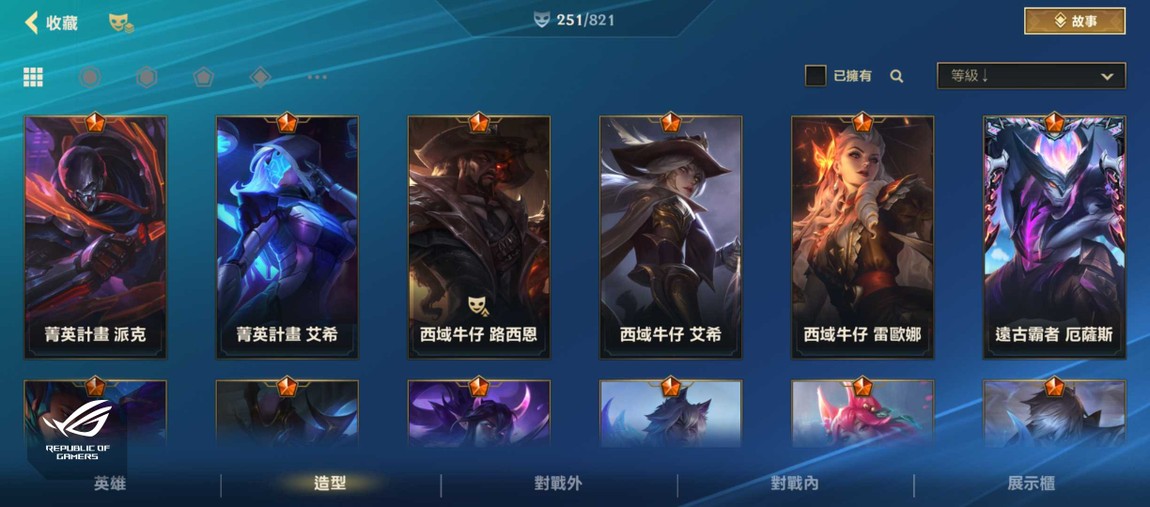This screenshot has height=507, width=1150.
Task: Open the magnifier search icon
Action: pos(897,76)
